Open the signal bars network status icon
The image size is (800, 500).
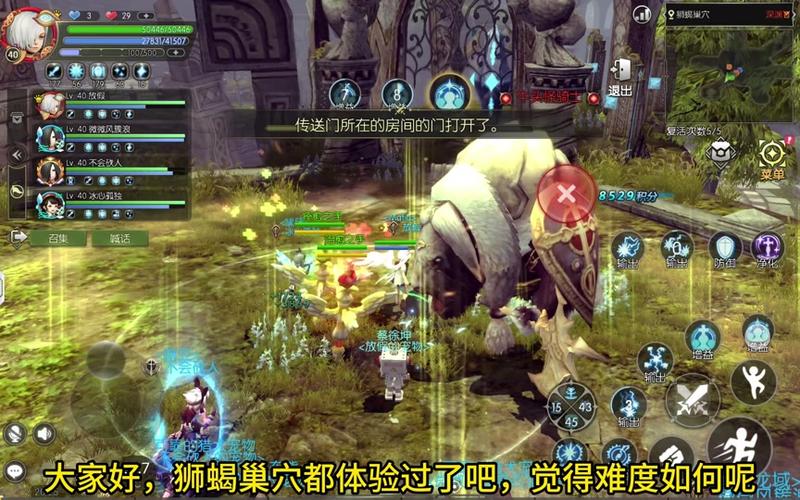642,14
